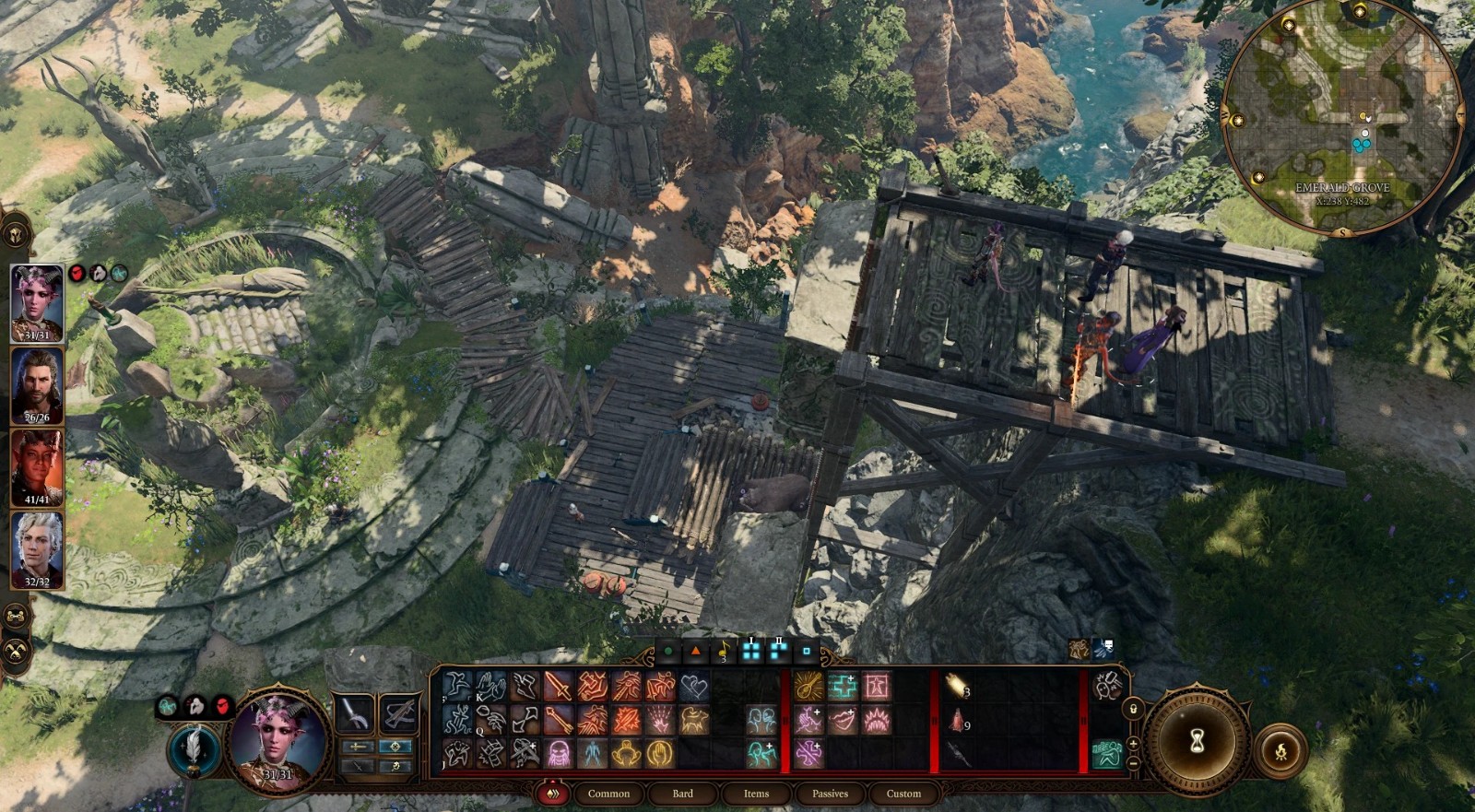Add a hotbar row with plus button
Screen dimensions: 1475x812
pyautogui.click(x=1133, y=743)
